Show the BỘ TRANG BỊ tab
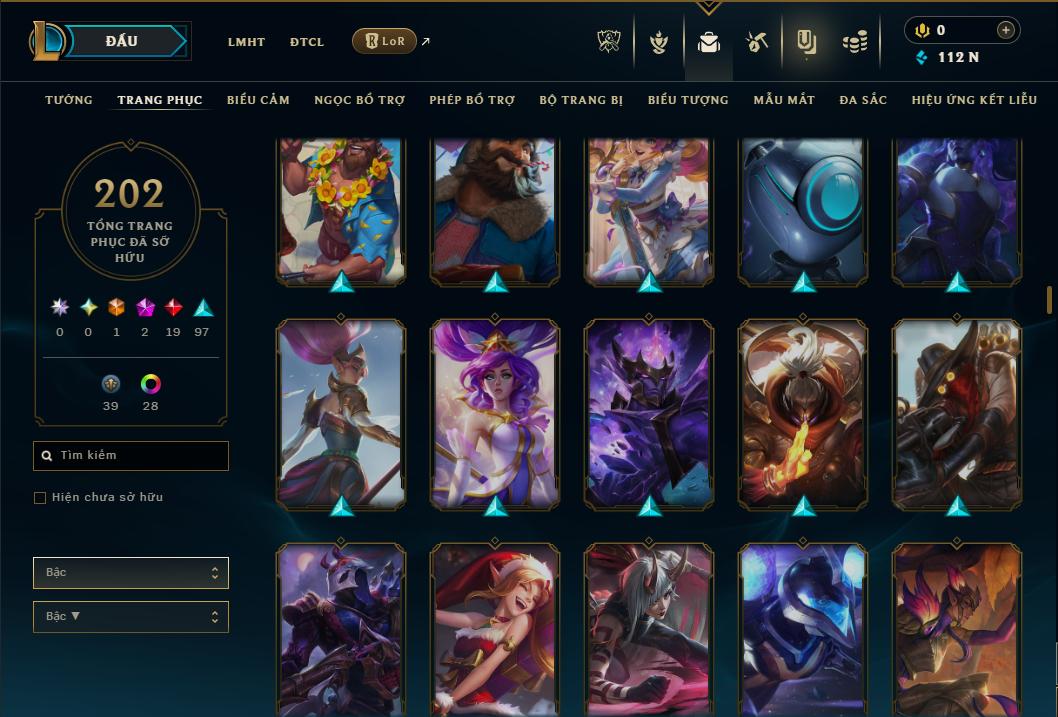This screenshot has width=1058, height=717. click(581, 100)
